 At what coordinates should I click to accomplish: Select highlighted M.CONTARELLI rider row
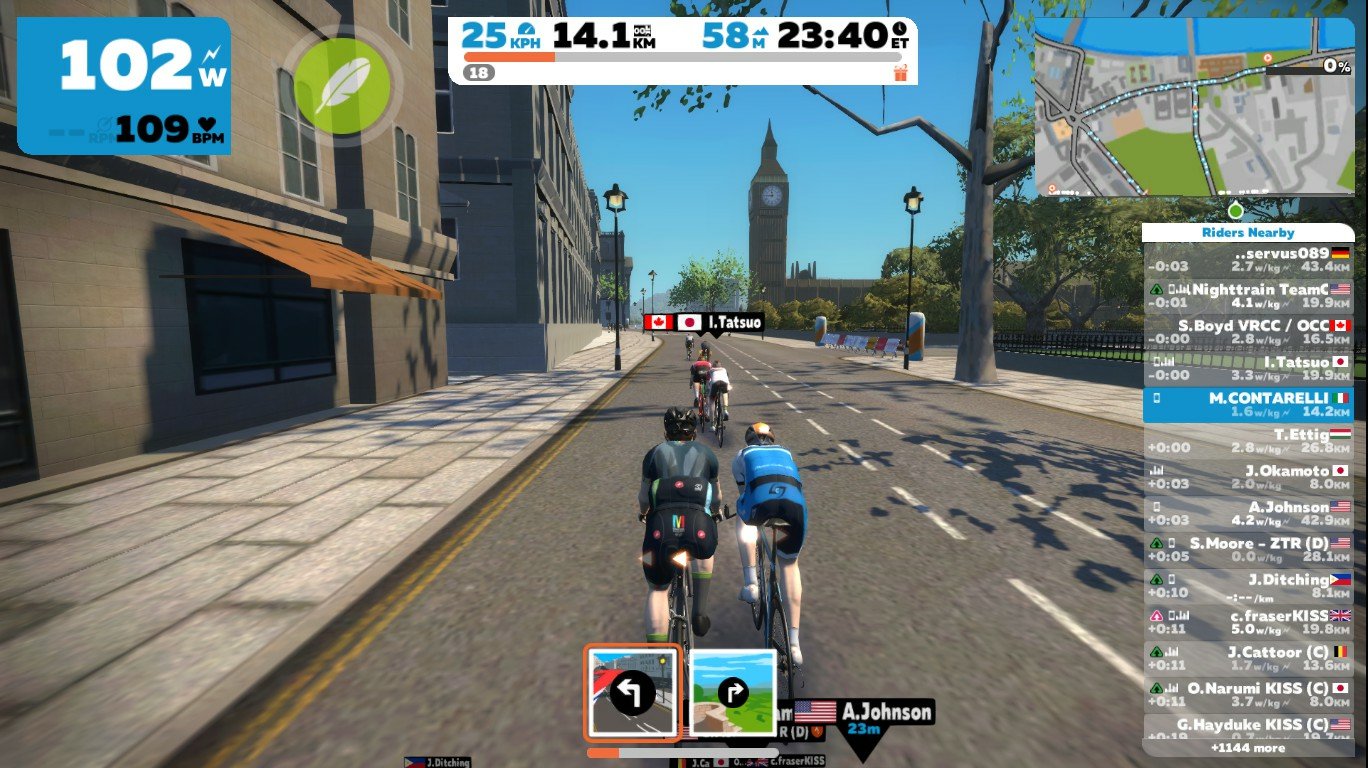point(1248,404)
